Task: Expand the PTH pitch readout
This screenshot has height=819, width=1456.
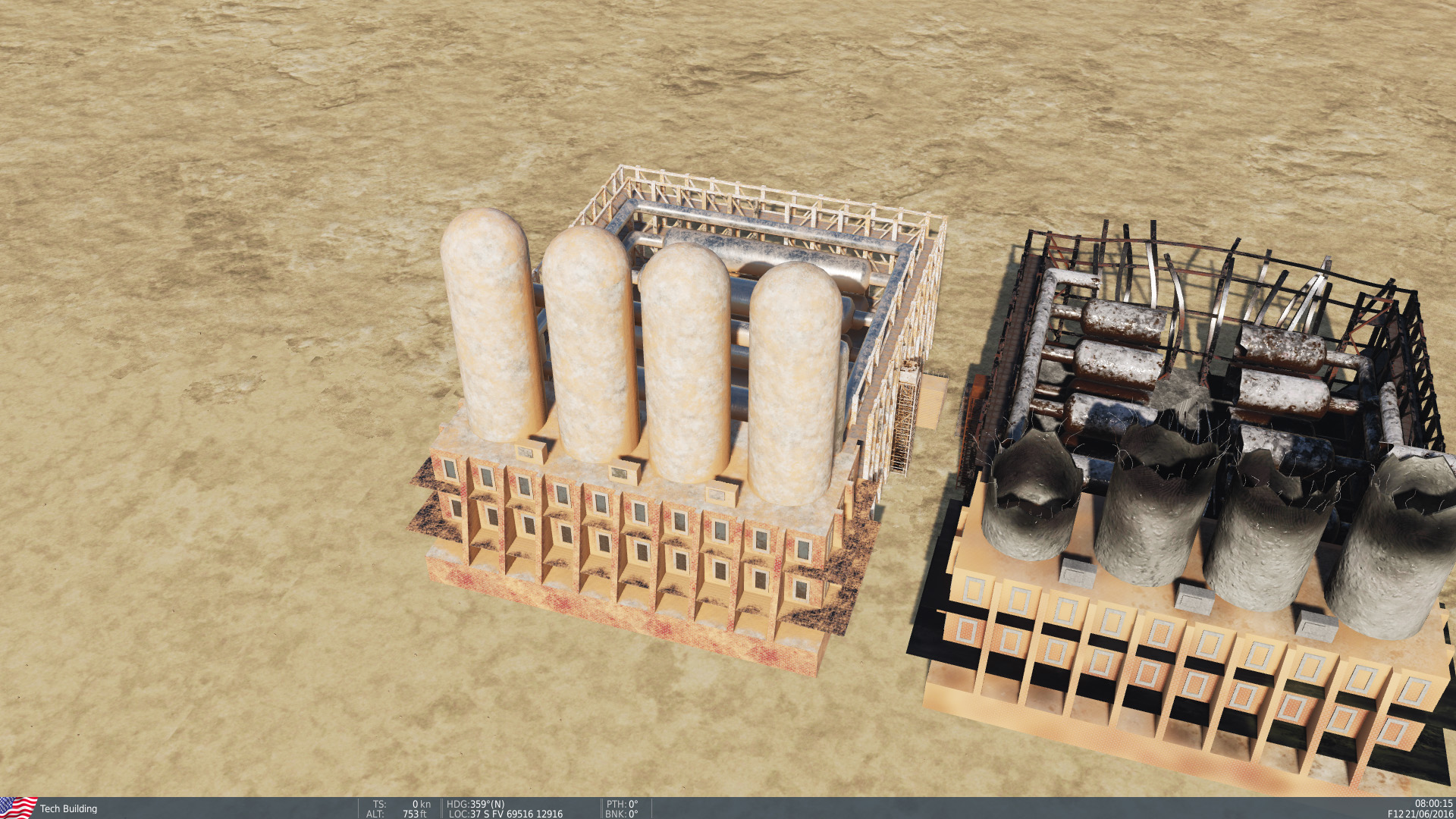Action: (x=622, y=805)
